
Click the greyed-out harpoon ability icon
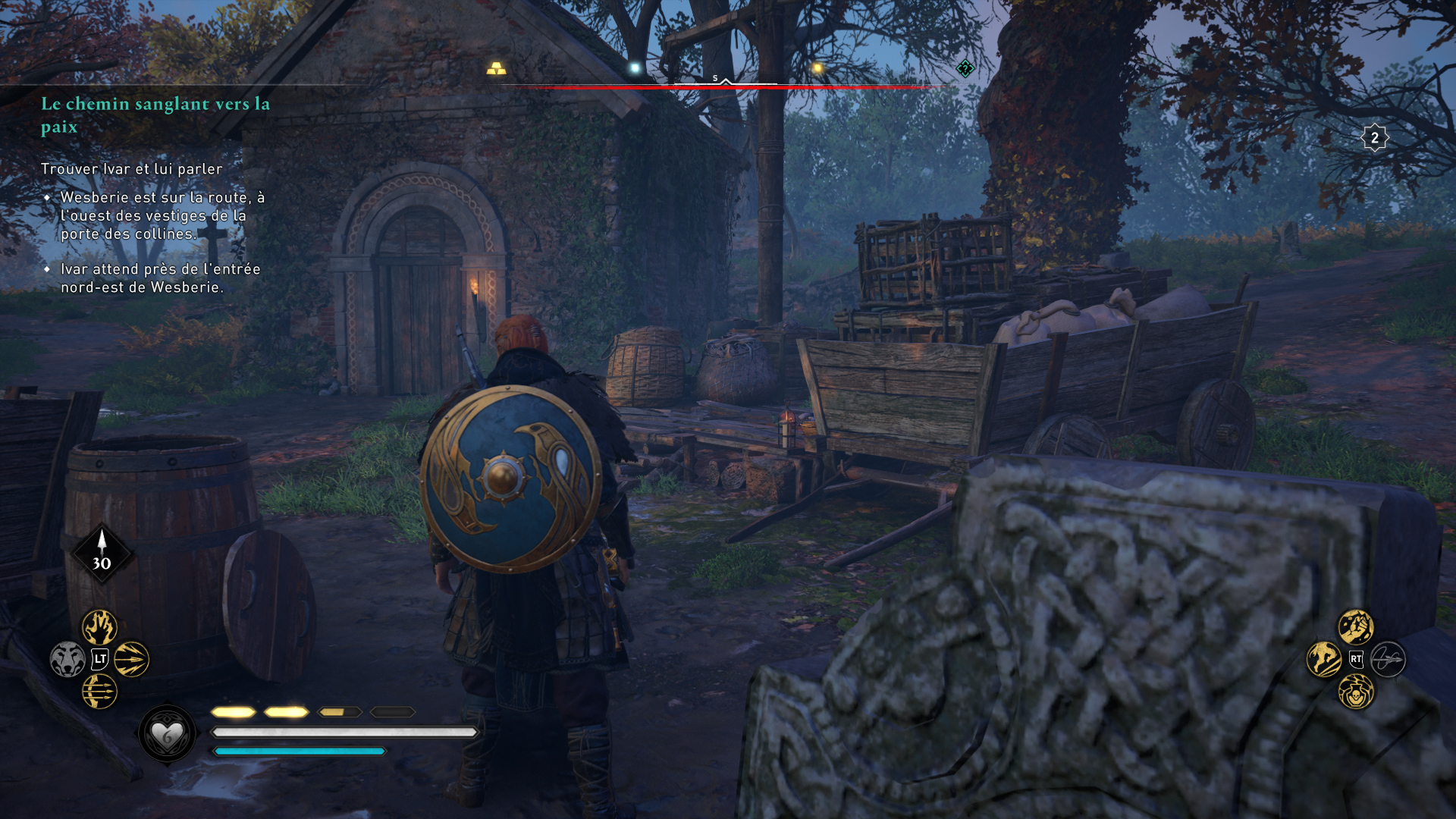point(1387,658)
